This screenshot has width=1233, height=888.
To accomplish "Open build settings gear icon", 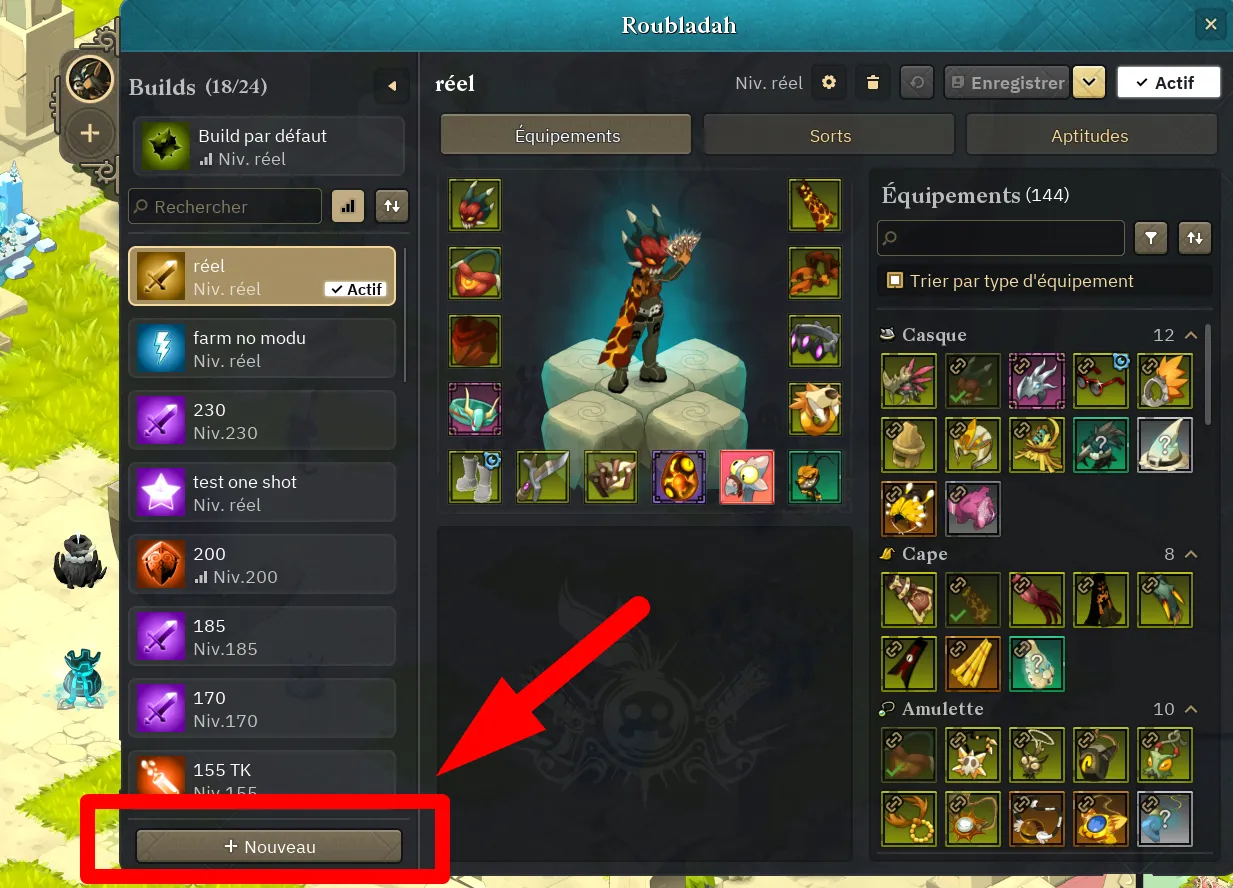I will (x=828, y=83).
